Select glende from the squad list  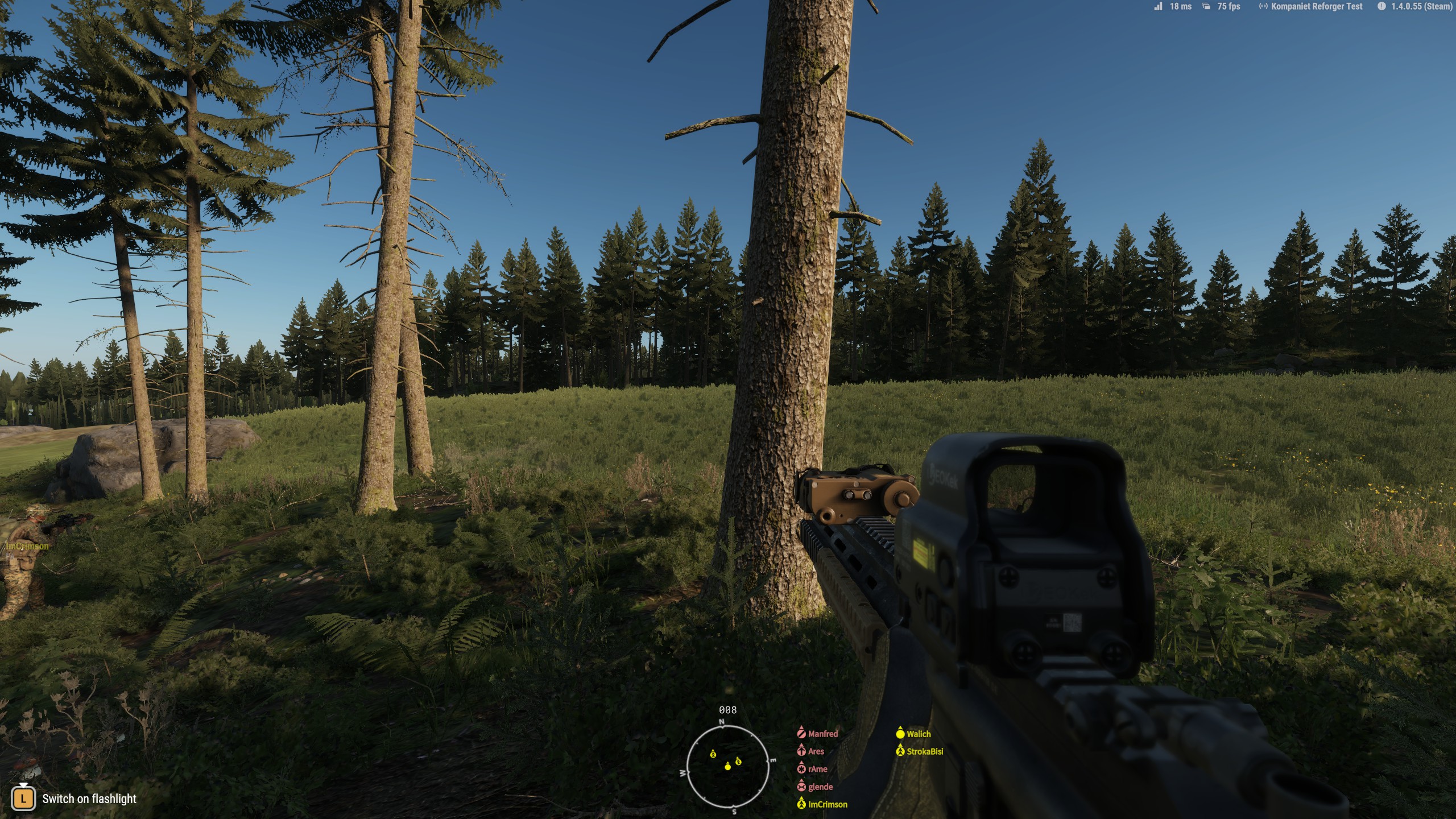click(x=820, y=787)
